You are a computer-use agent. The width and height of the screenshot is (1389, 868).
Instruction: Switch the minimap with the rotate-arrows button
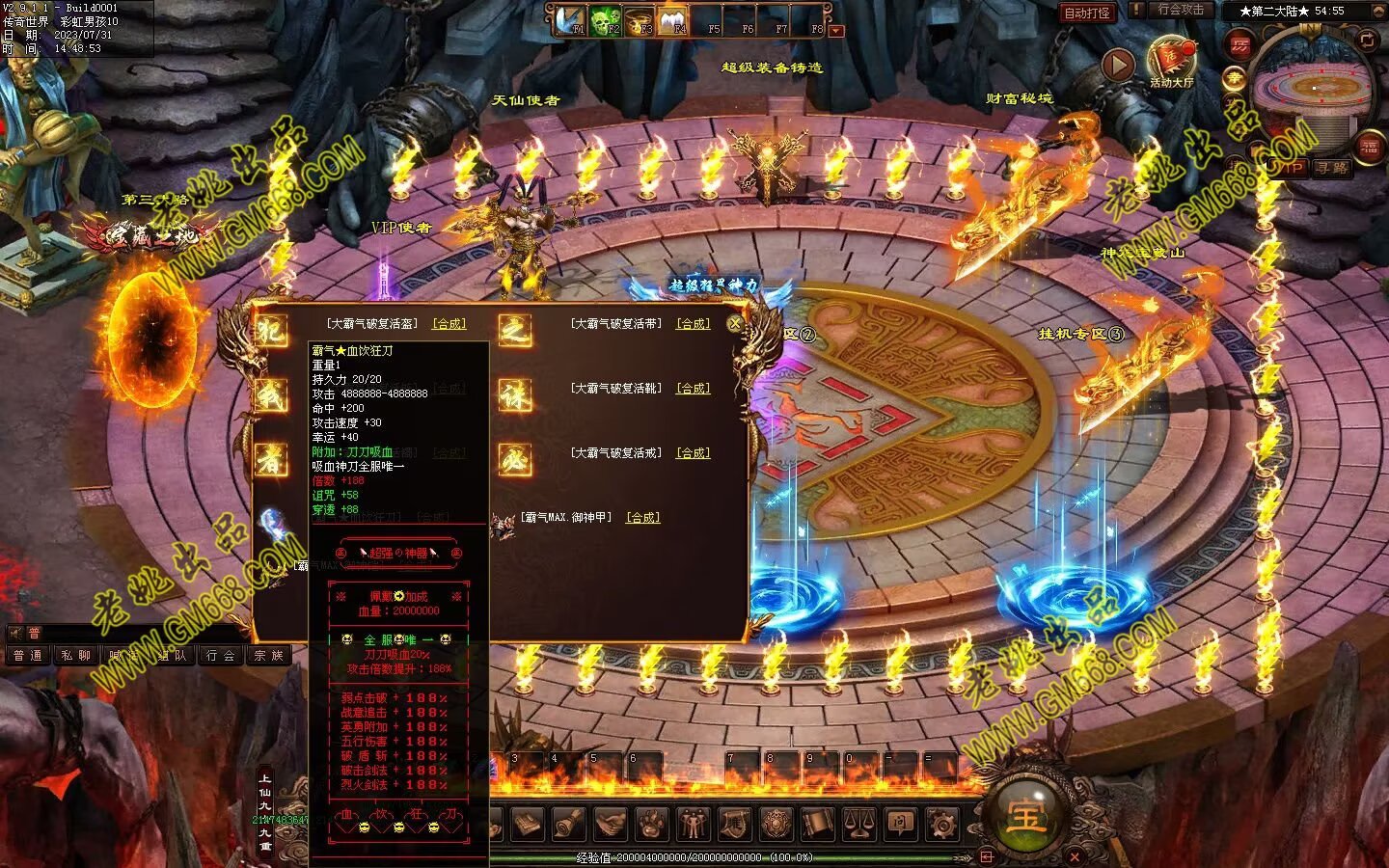pos(1367,40)
